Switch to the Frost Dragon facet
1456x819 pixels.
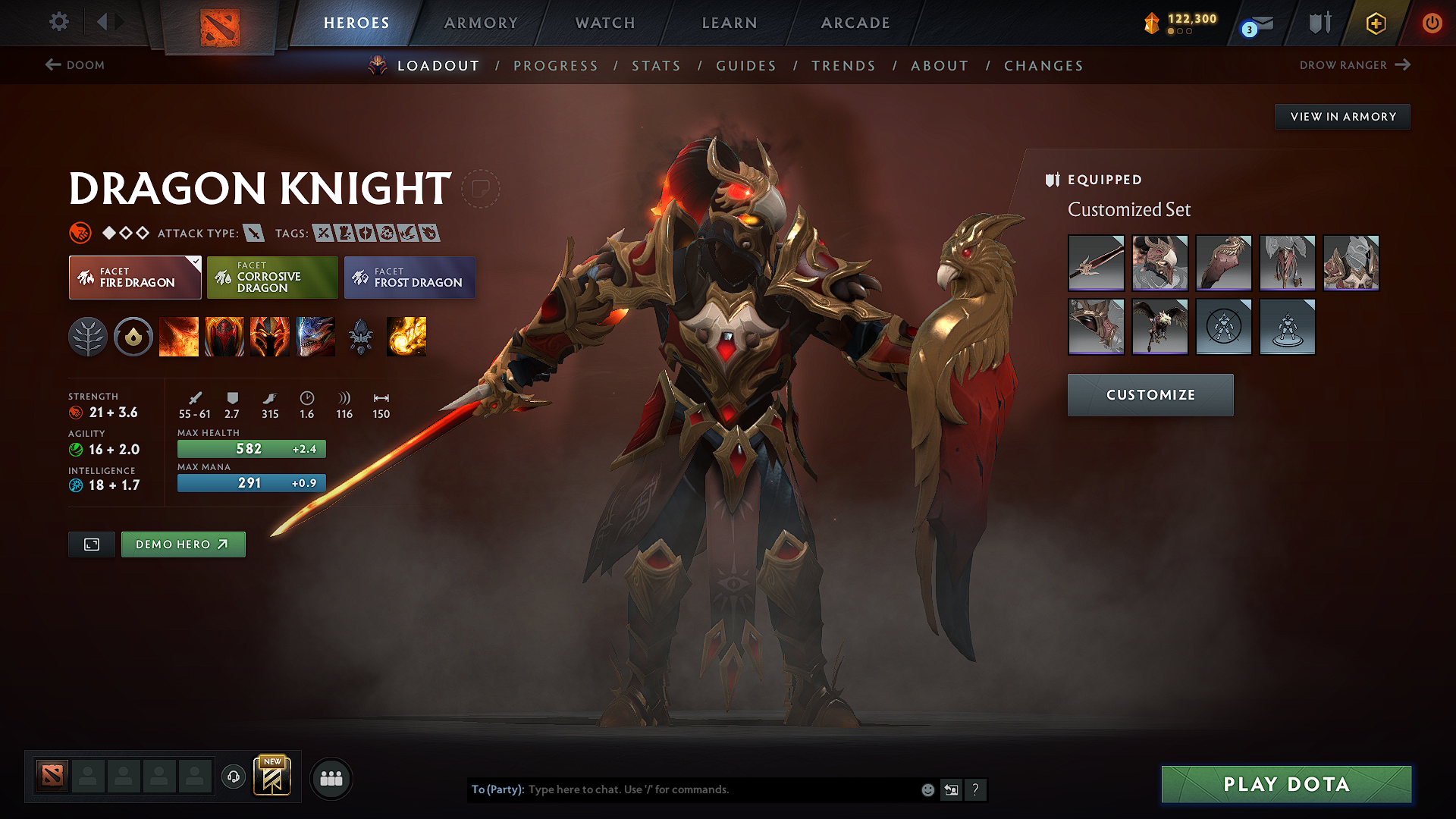409,277
